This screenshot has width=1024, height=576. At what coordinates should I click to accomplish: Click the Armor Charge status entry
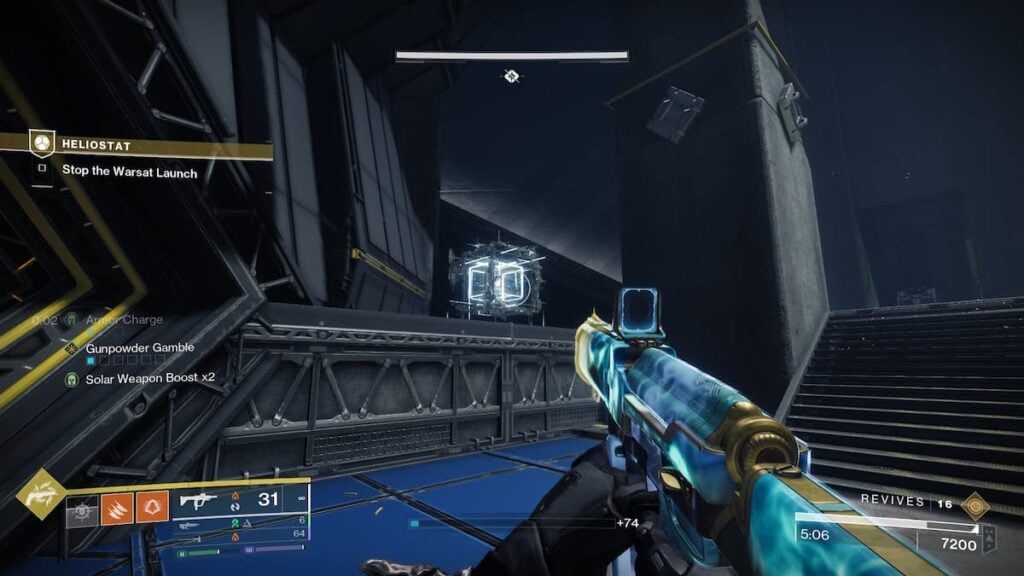pyautogui.click(x=120, y=320)
